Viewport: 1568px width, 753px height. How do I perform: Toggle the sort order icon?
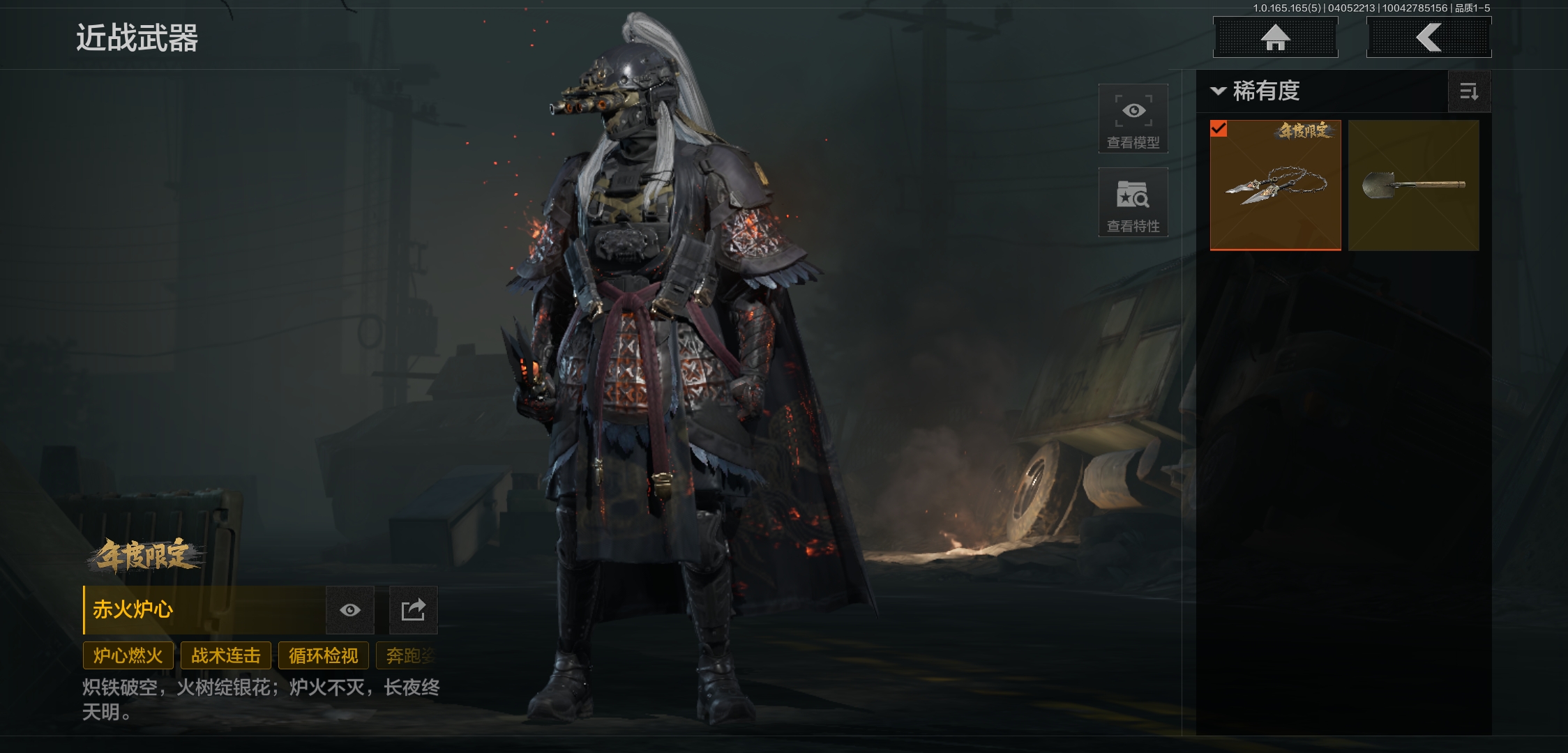1469,91
